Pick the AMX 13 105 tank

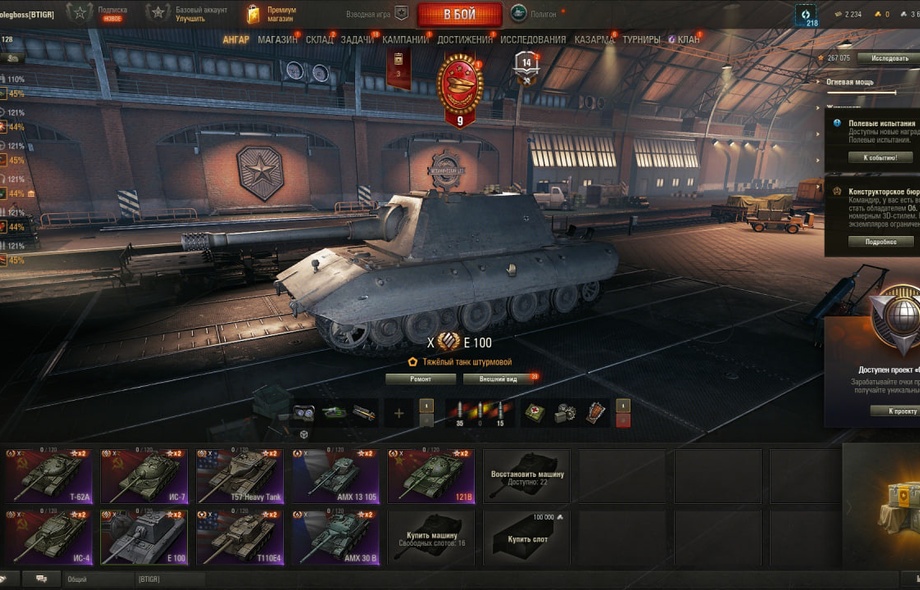(x=336, y=476)
